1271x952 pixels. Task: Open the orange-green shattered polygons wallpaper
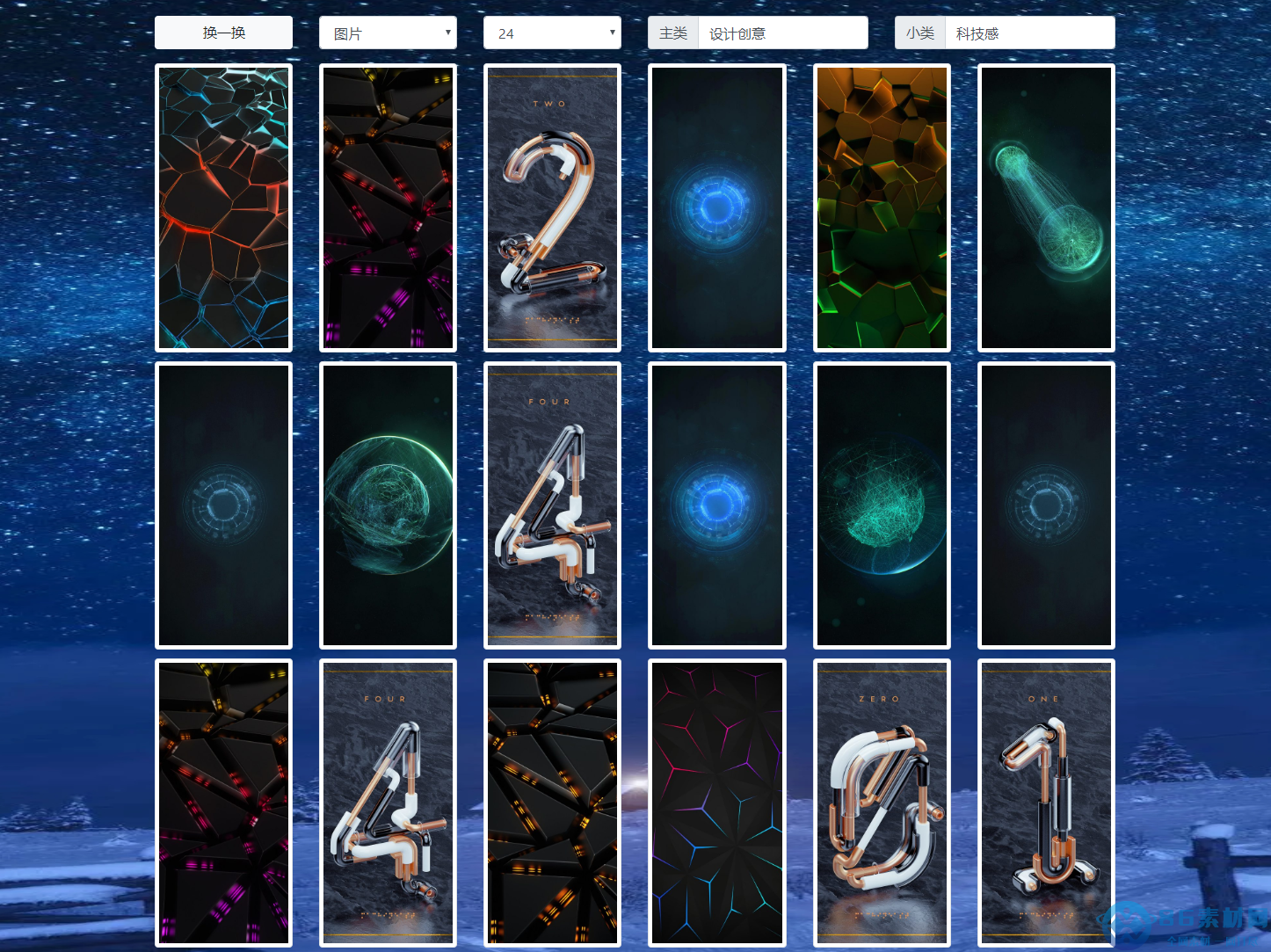coord(881,208)
